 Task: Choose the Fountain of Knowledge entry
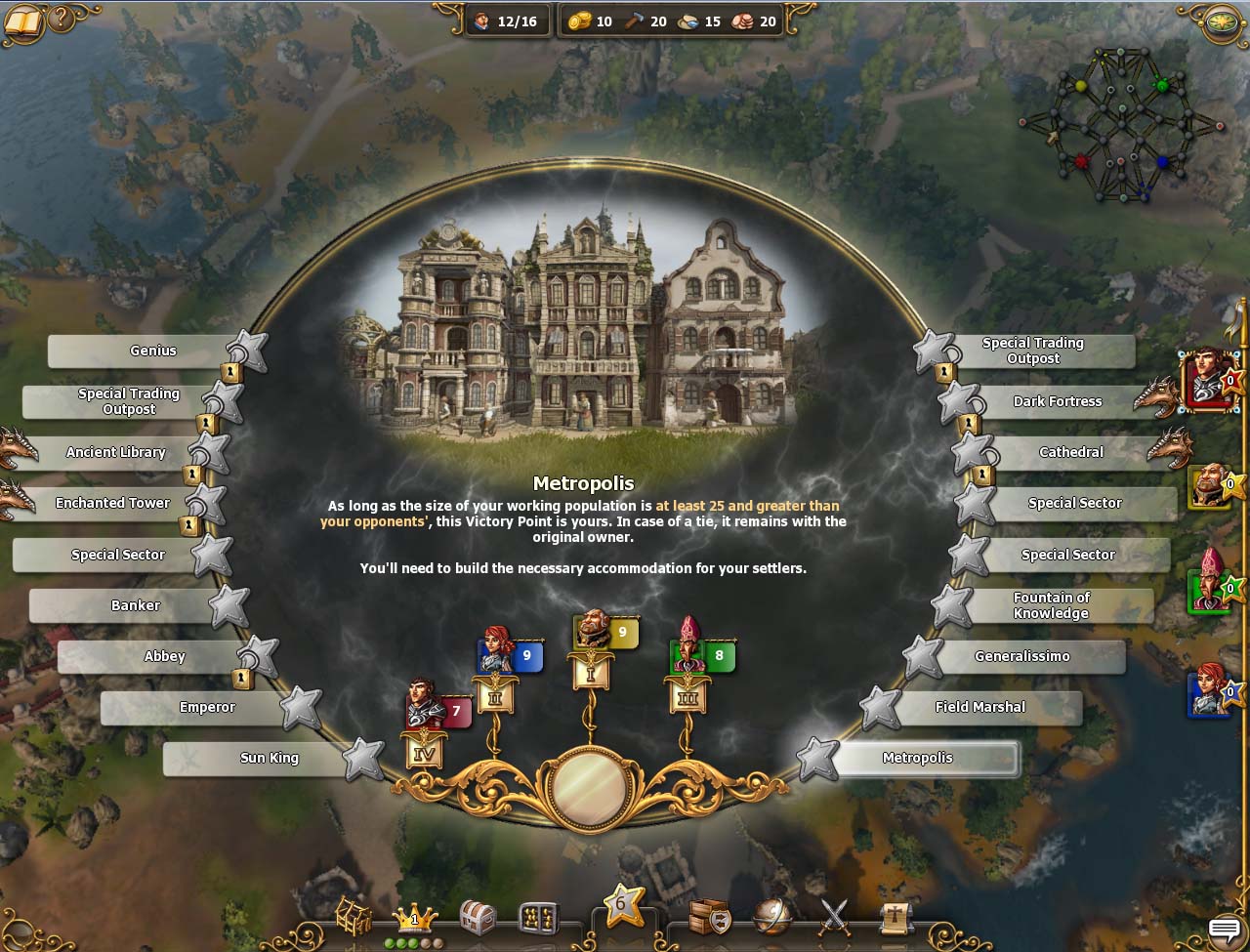point(1051,605)
